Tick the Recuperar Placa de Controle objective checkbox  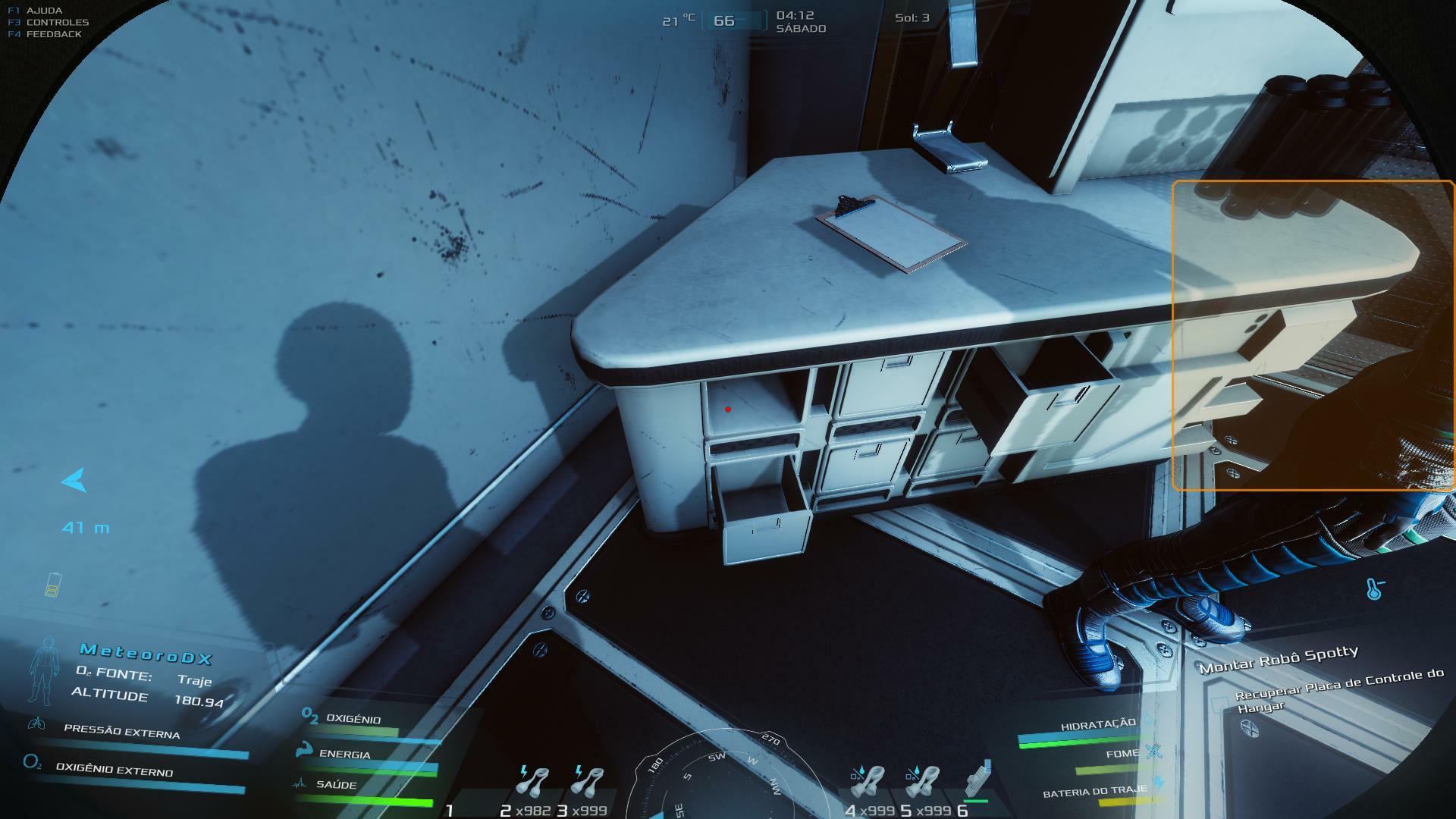(1219, 703)
